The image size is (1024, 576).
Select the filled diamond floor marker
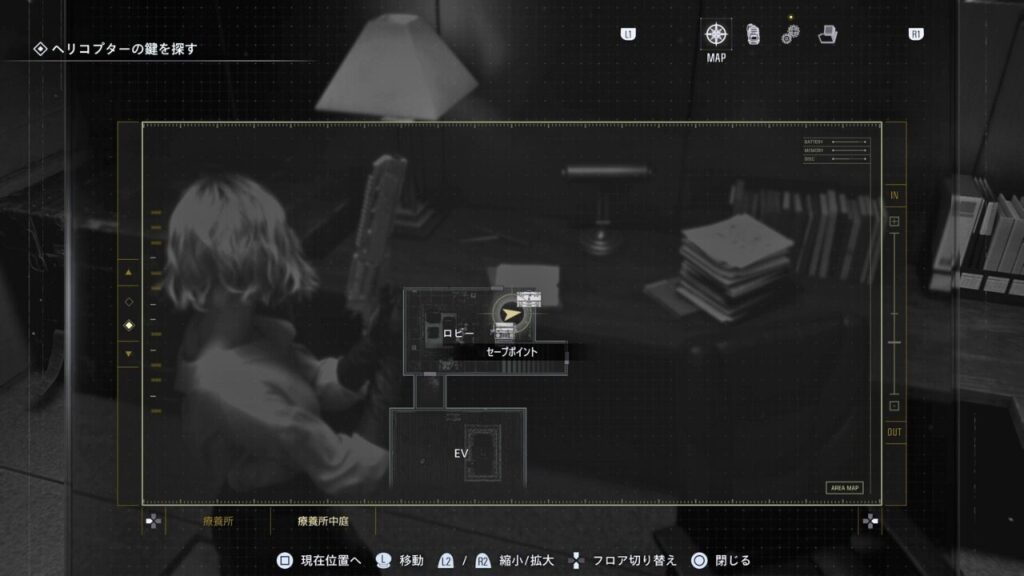(128, 326)
